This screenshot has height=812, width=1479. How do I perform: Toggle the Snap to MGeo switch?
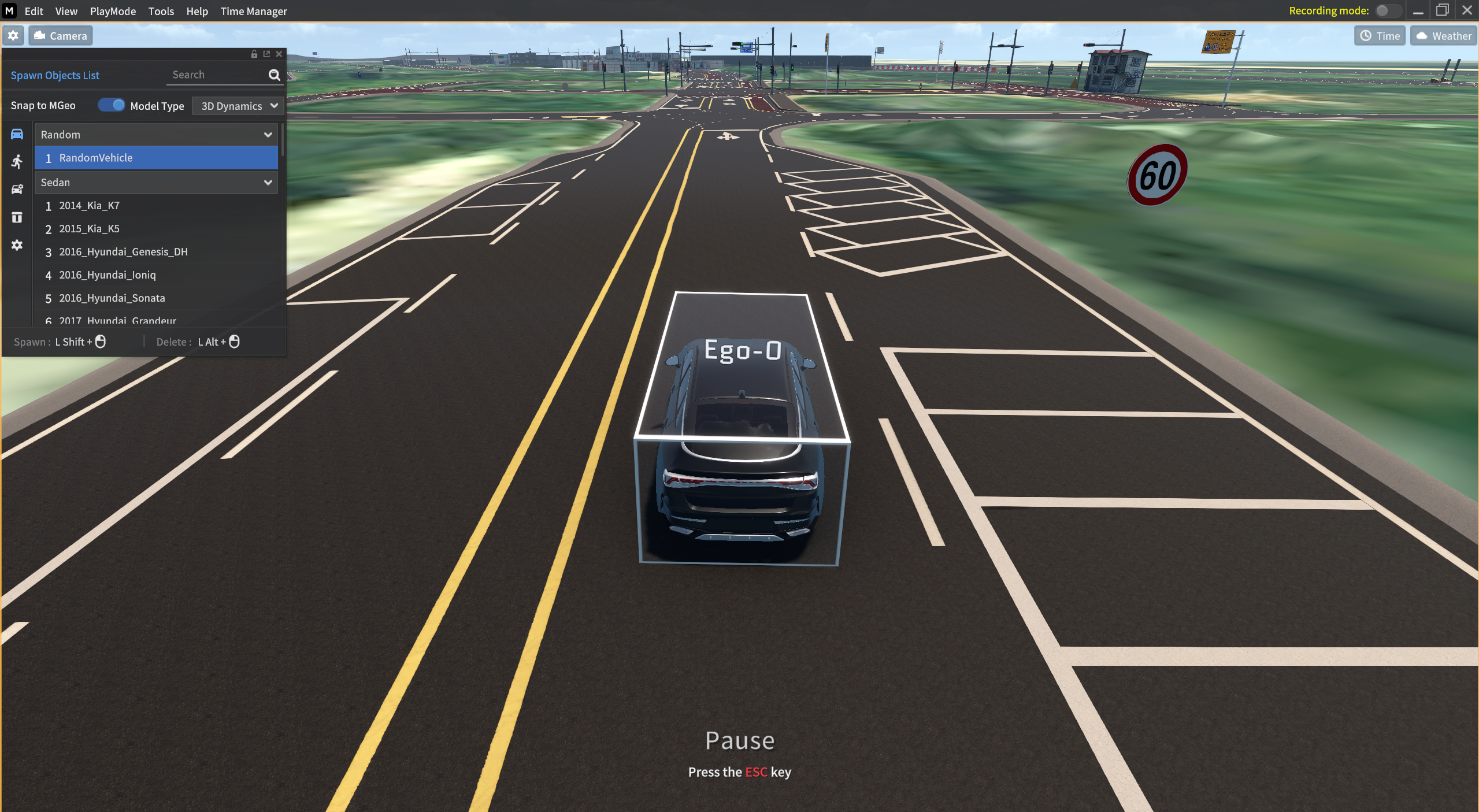pos(111,105)
